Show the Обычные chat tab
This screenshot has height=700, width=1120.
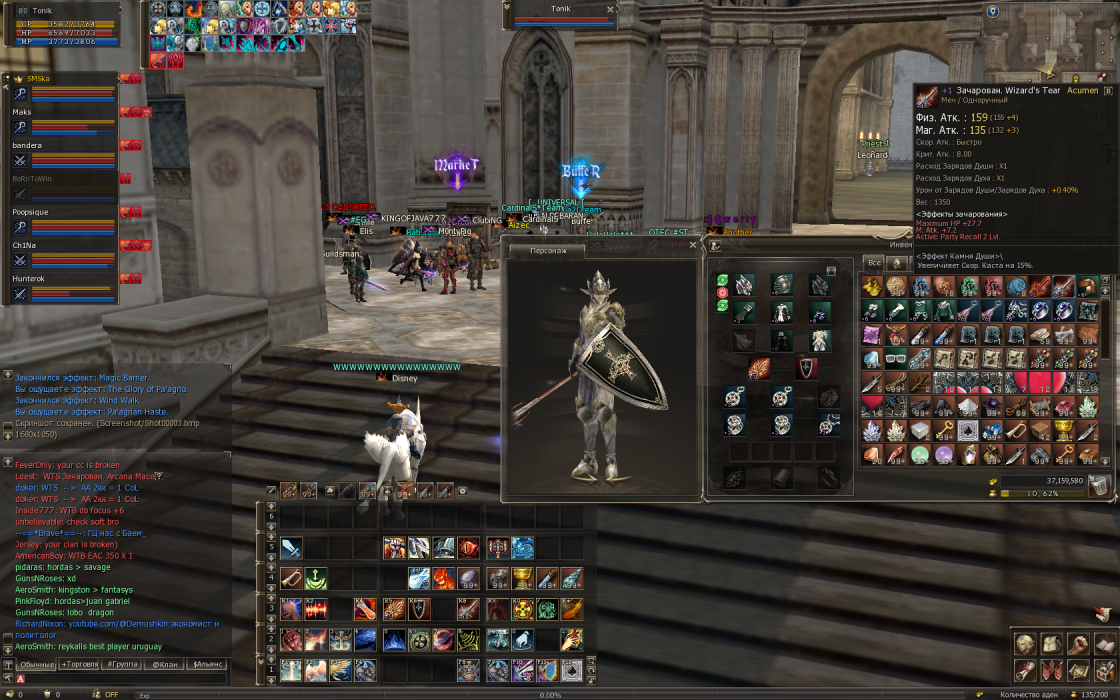point(37,664)
